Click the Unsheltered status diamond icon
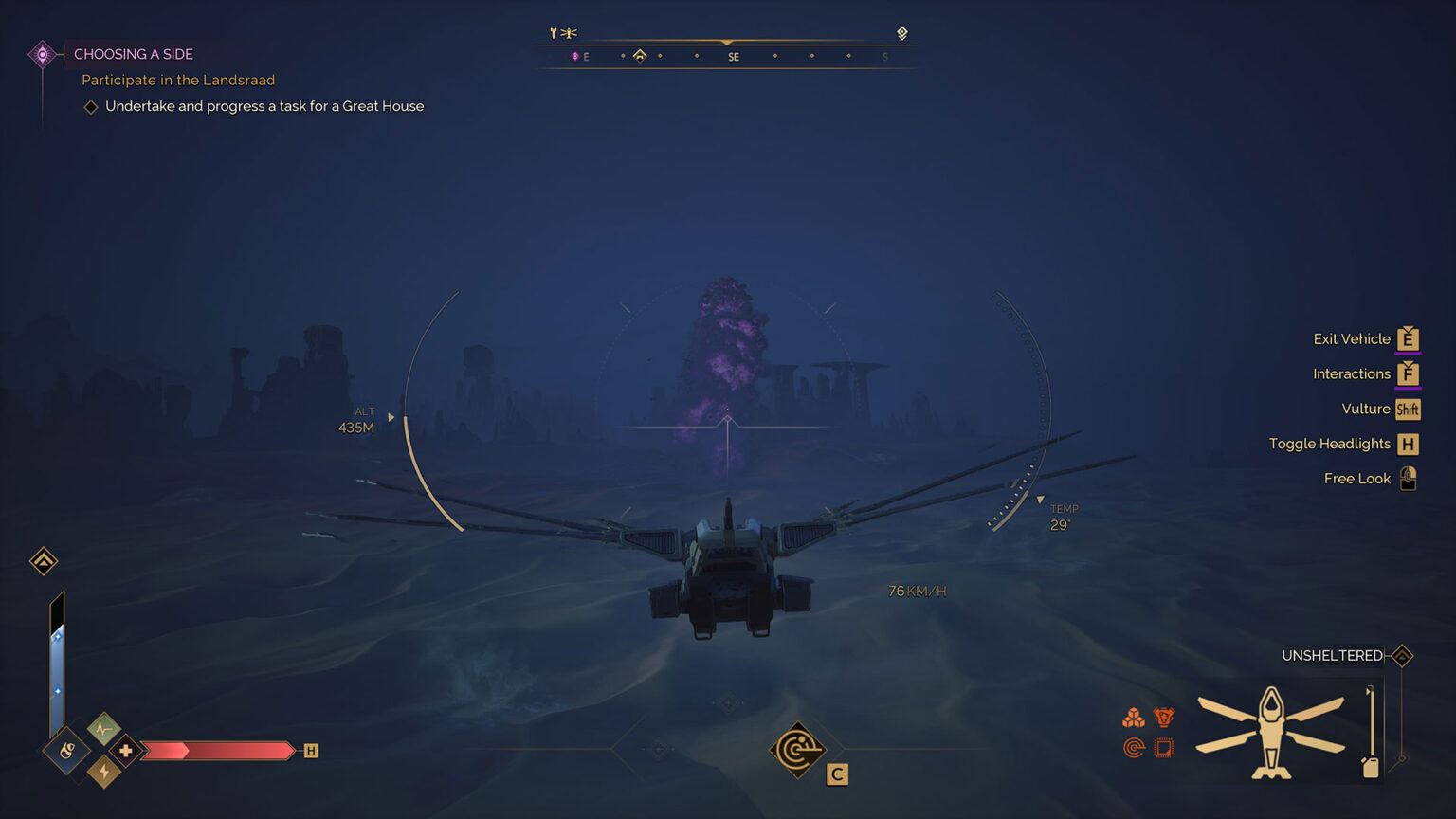The width and height of the screenshot is (1456, 819). (x=1402, y=655)
